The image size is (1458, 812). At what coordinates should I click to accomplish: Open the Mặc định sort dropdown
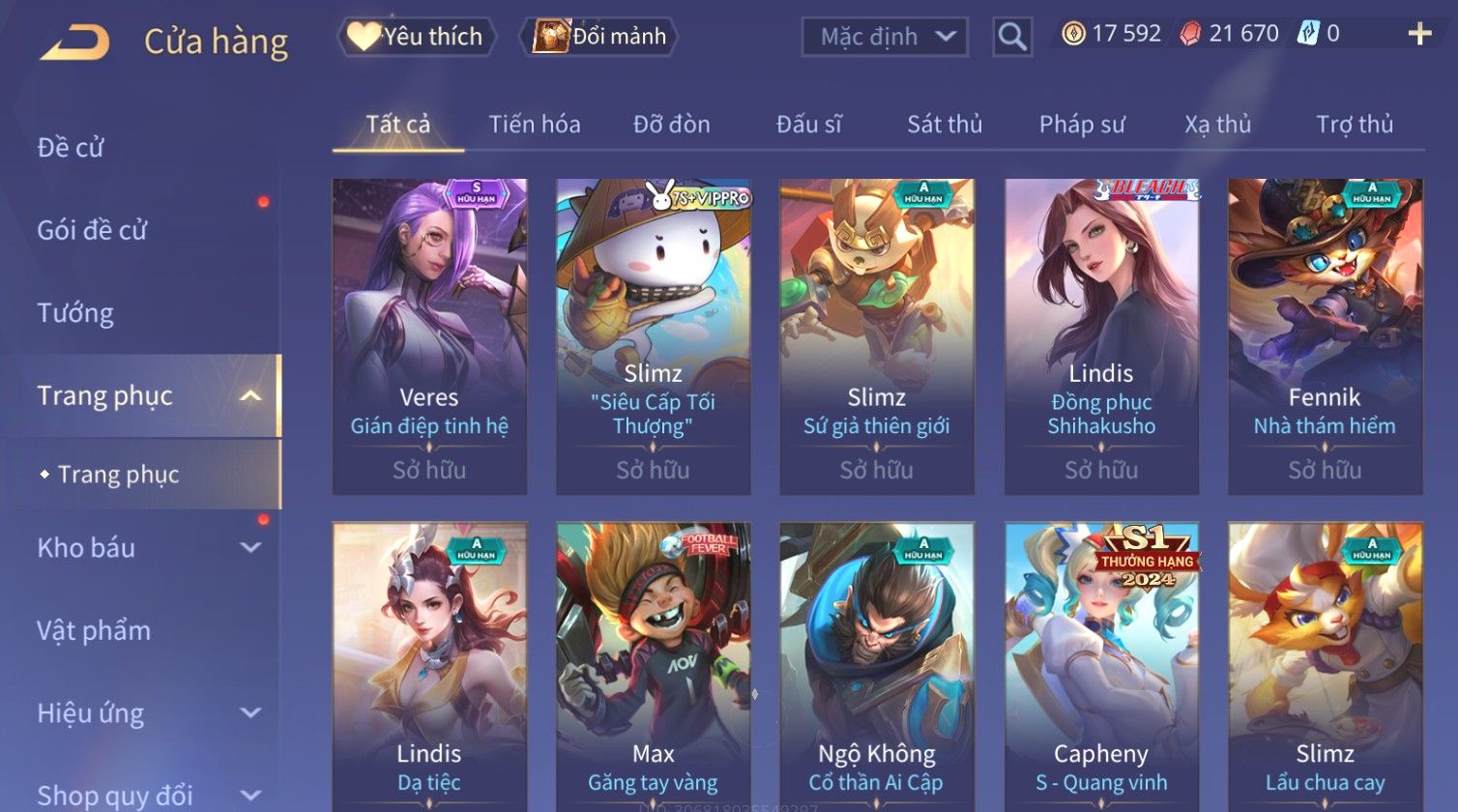point(884,37)
